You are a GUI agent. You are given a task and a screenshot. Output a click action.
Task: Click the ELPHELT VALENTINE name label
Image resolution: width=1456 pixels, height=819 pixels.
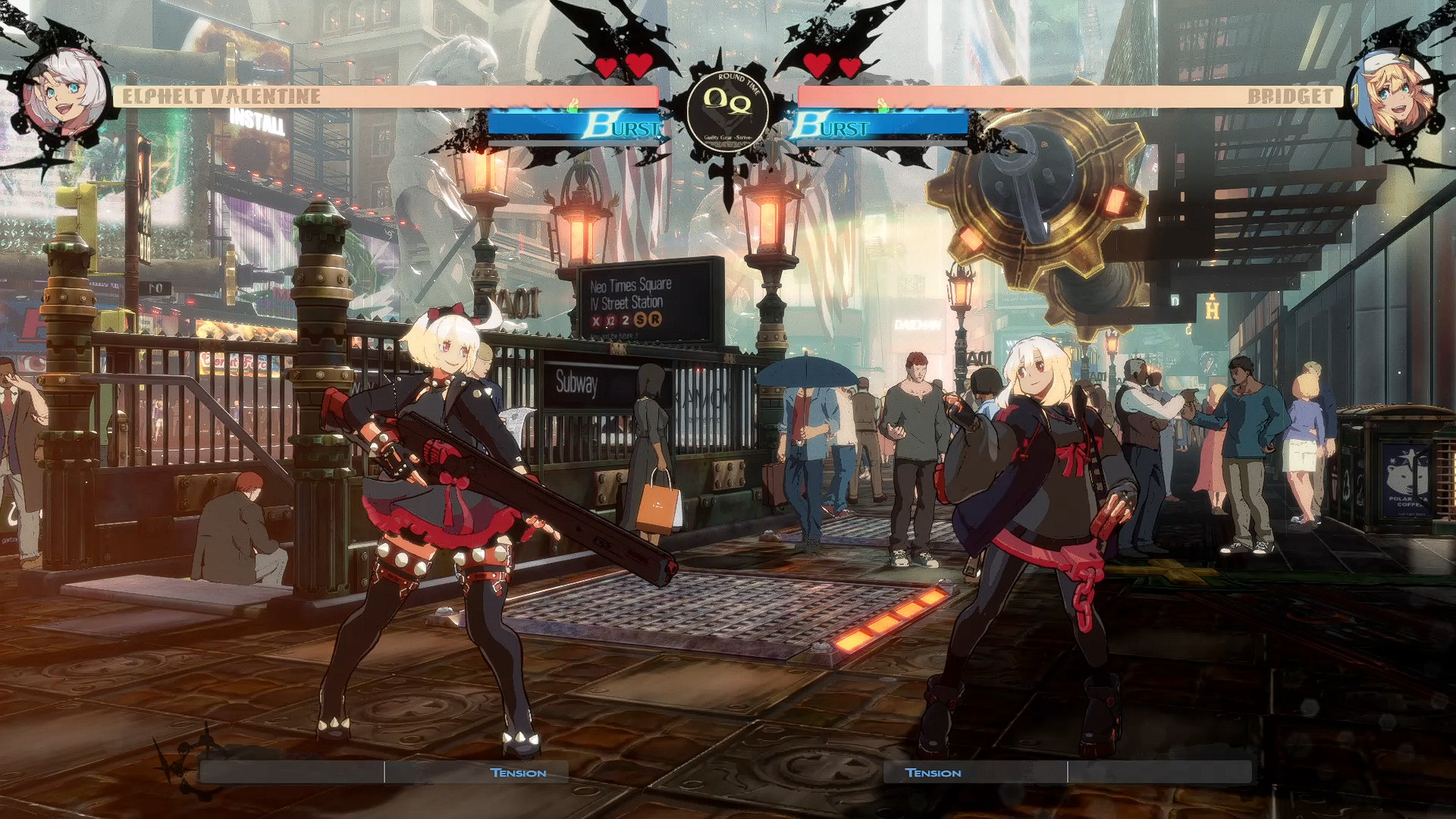(x=220, y=96)
